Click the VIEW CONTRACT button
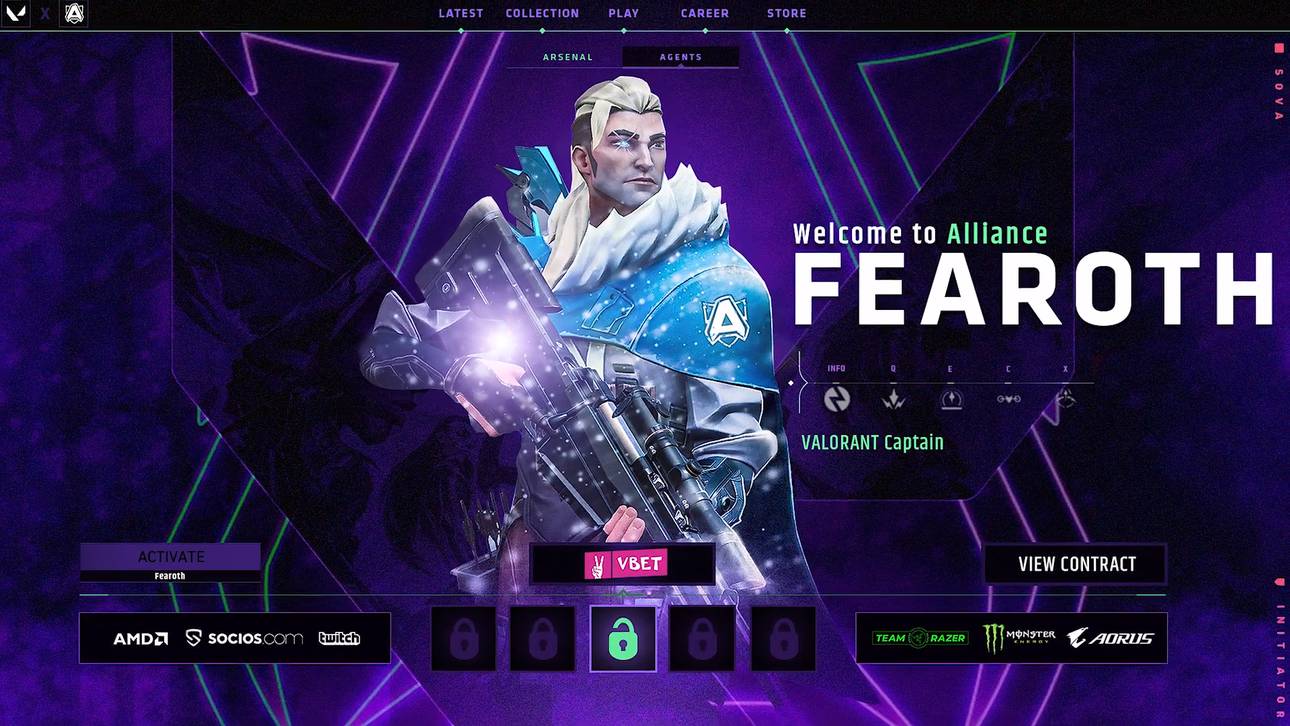This screenshot has height=726, width=1290. [x=1075, y=564]
